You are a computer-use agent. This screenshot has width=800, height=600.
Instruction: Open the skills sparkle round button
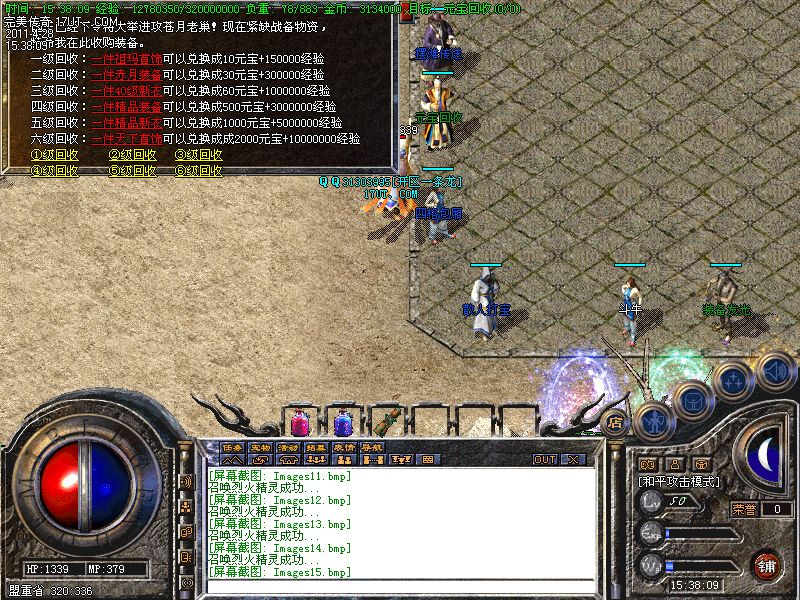pos(734,381)
